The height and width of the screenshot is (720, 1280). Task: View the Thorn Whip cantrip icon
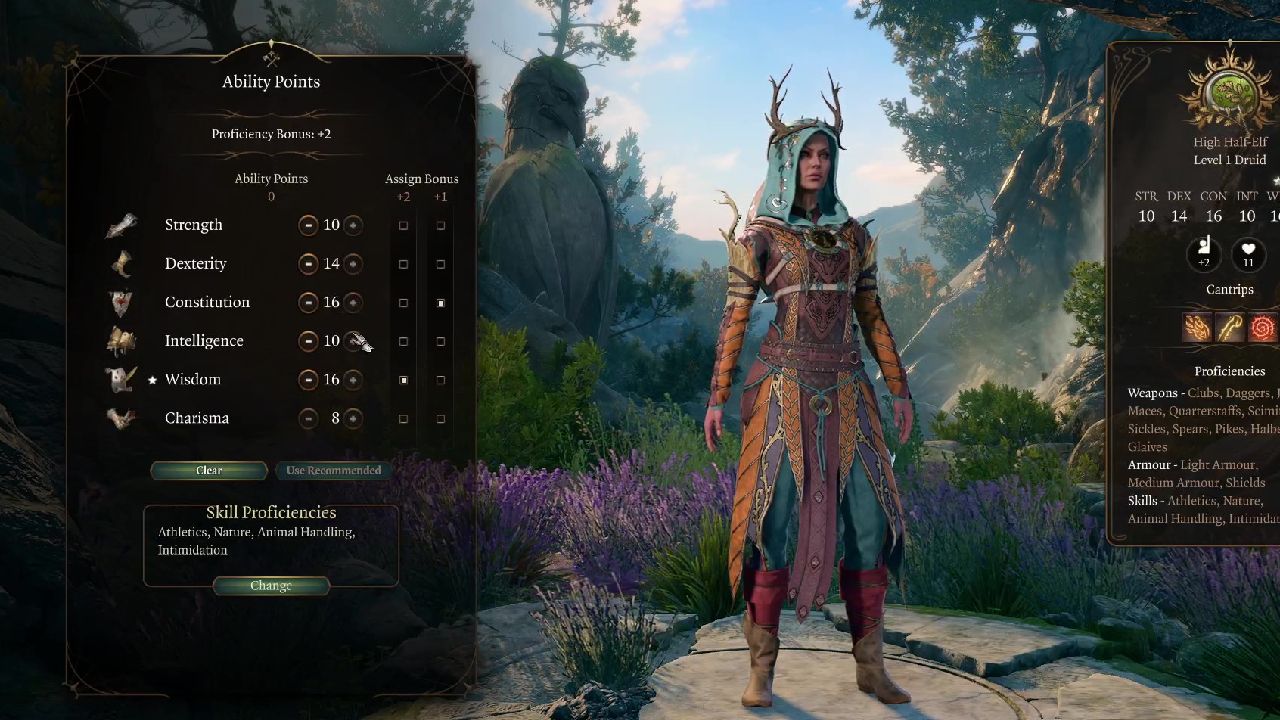[x=1261, y=327]
